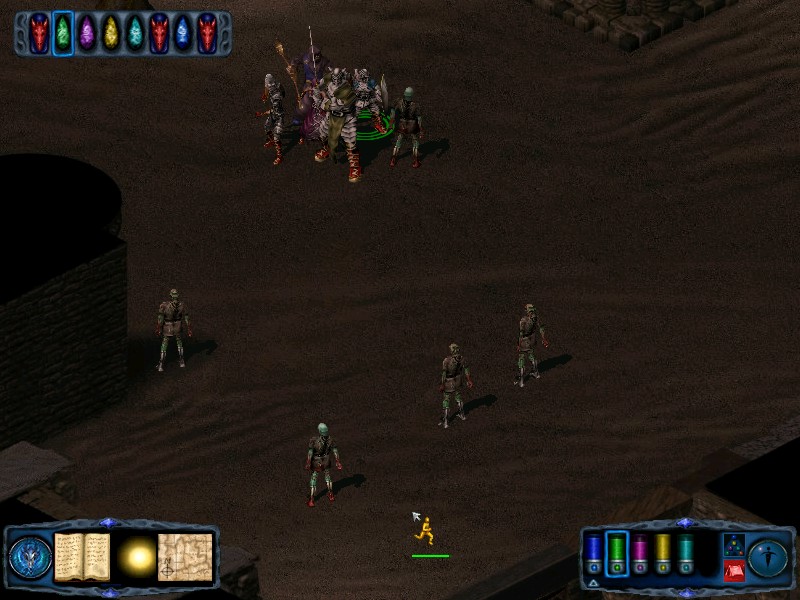Select the teal canister slot
This screenshot has height=600, width=800.
pos(686,553)
